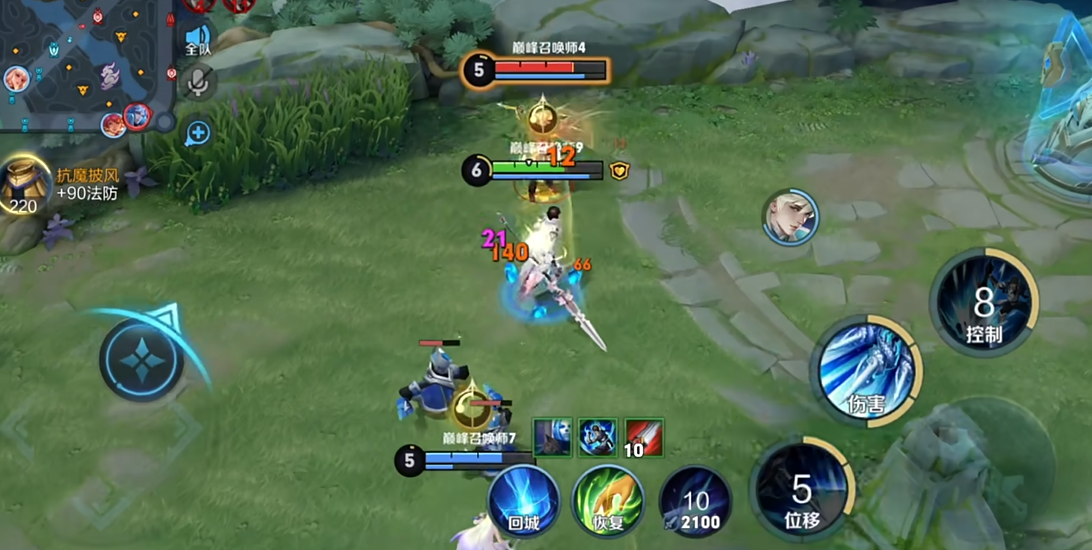Toggle the 全队 team voice speaker
Image resolution: width=1092 pixels, height=550 pixels.
[198, 39]
